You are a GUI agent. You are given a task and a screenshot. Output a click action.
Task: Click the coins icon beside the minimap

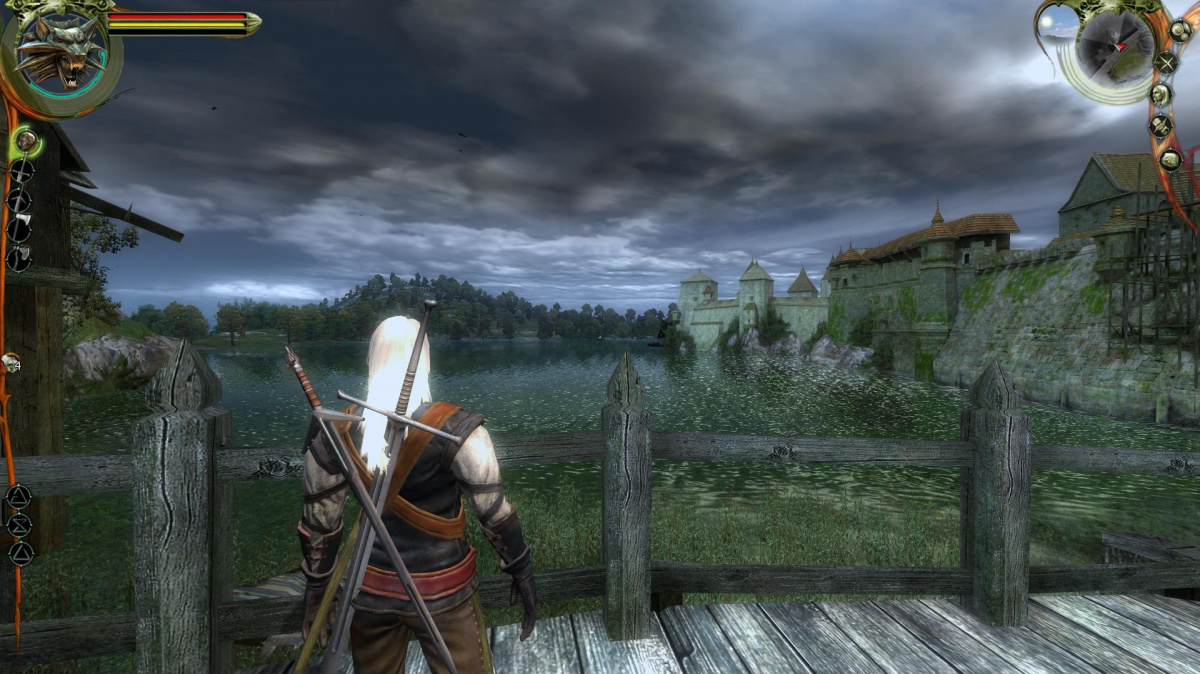pyautogui.click(x=1180, y=30)
